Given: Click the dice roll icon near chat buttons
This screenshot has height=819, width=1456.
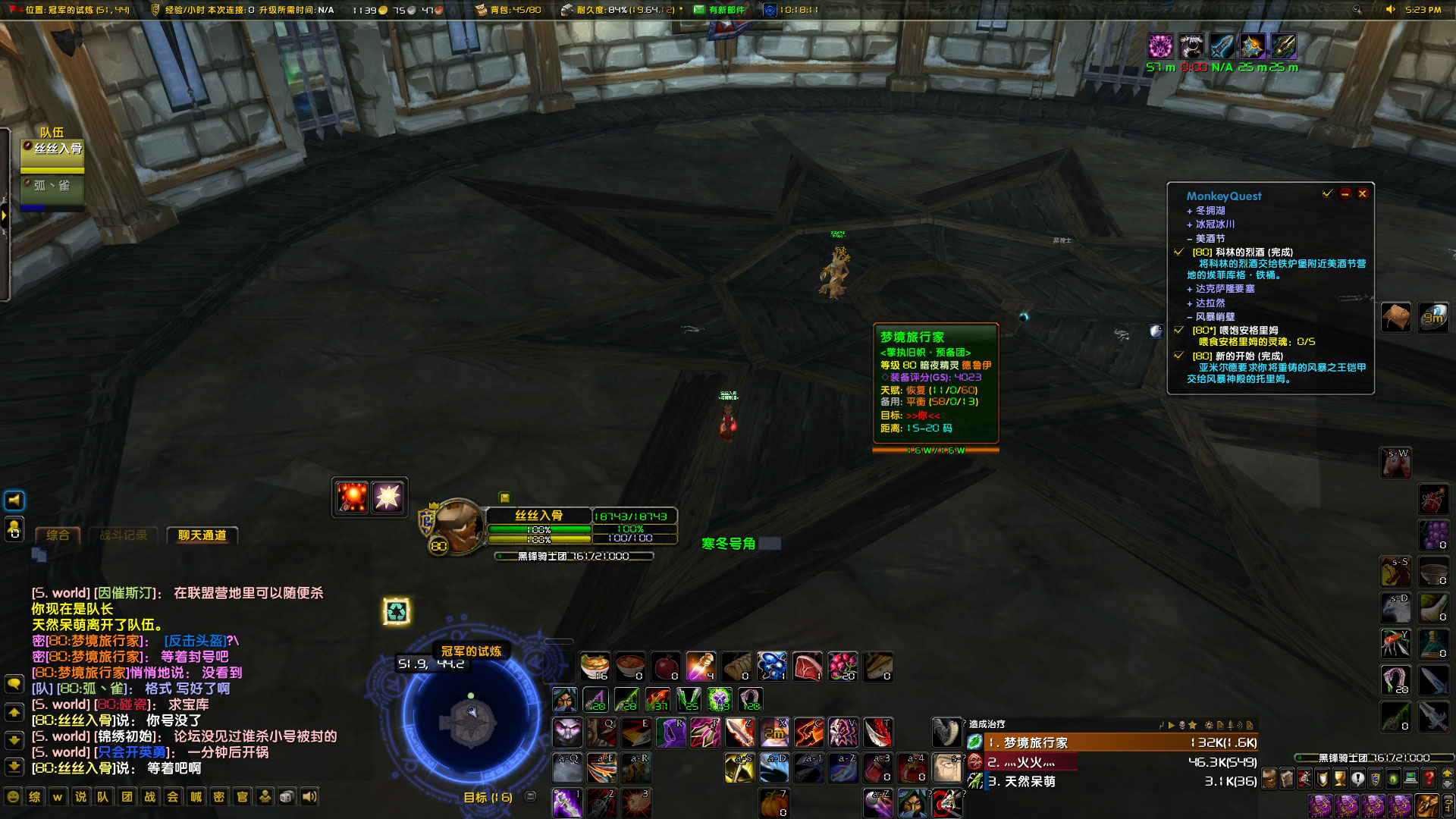Looking at the screenshot, I should (x=286, y=797).
